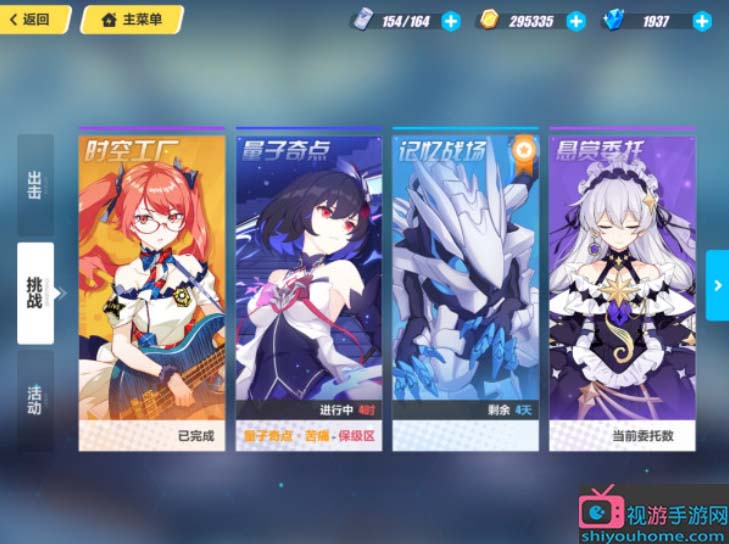Open the 主菜单 main menu
729x544 pixels.
pos(131,19)
